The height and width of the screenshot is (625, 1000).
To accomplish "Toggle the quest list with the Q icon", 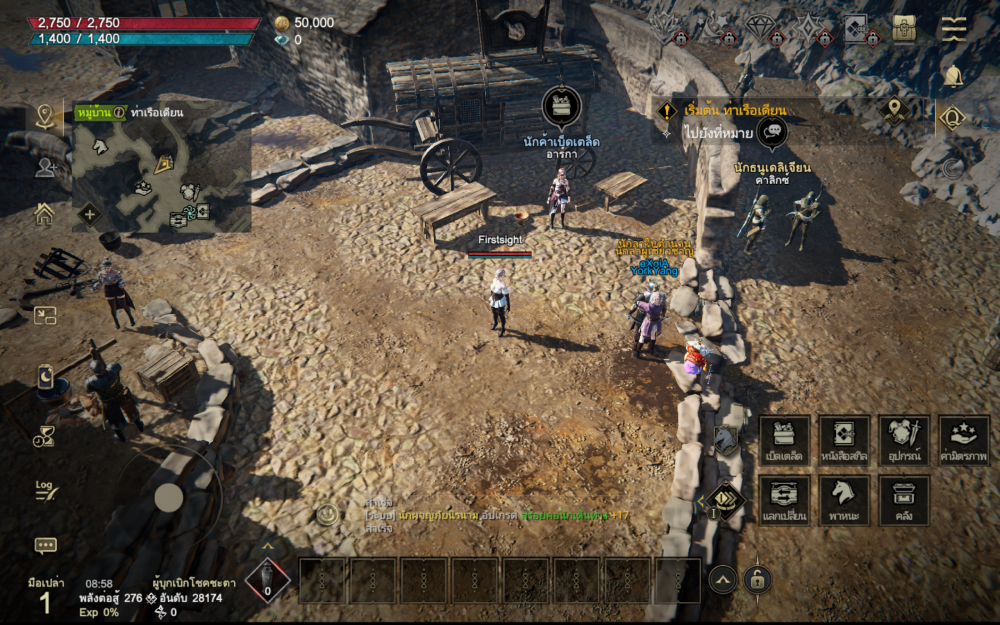I will [x=952, y=119].
